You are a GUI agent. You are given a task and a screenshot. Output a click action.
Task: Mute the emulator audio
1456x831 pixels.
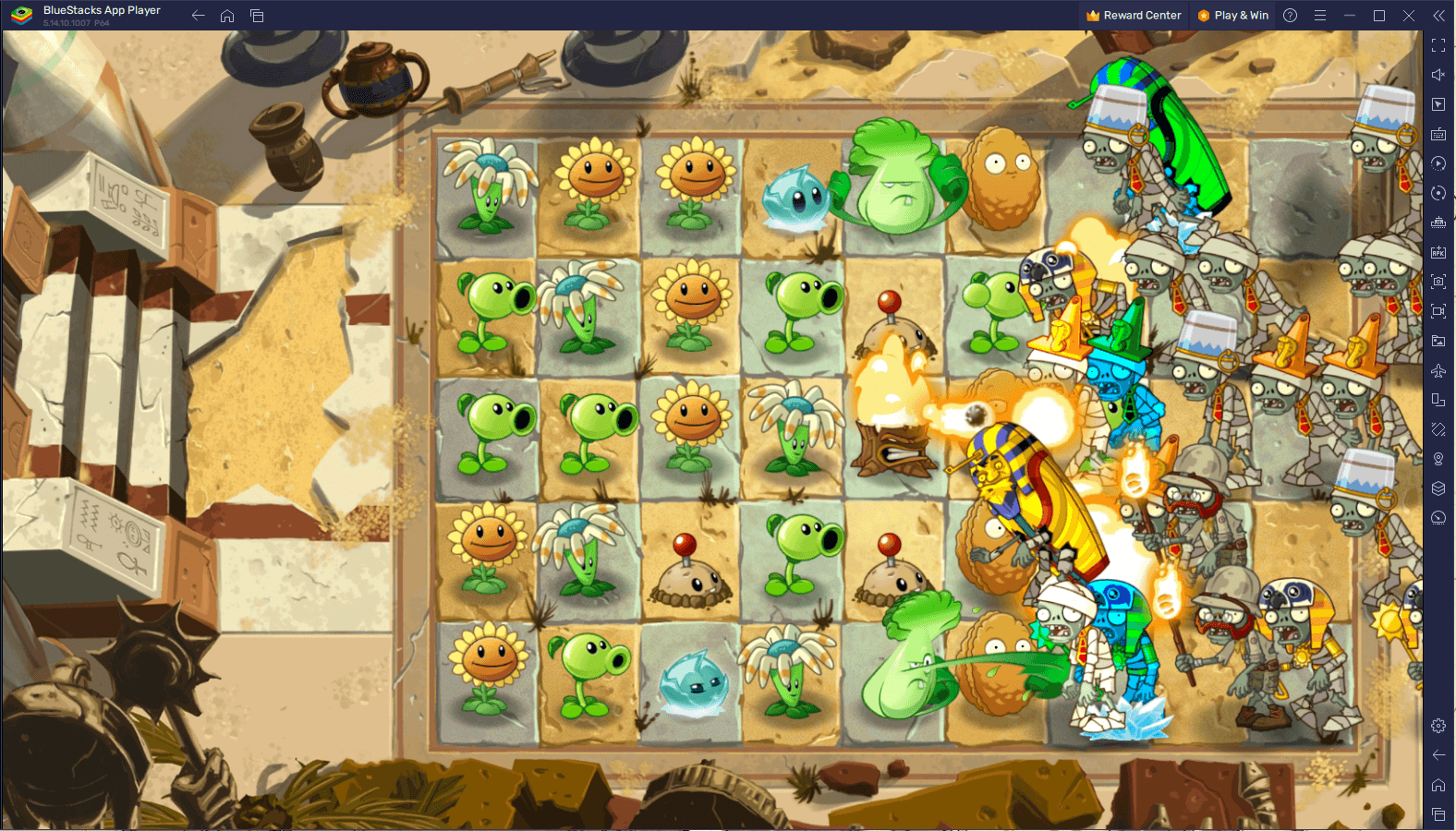coord(1438,74)
